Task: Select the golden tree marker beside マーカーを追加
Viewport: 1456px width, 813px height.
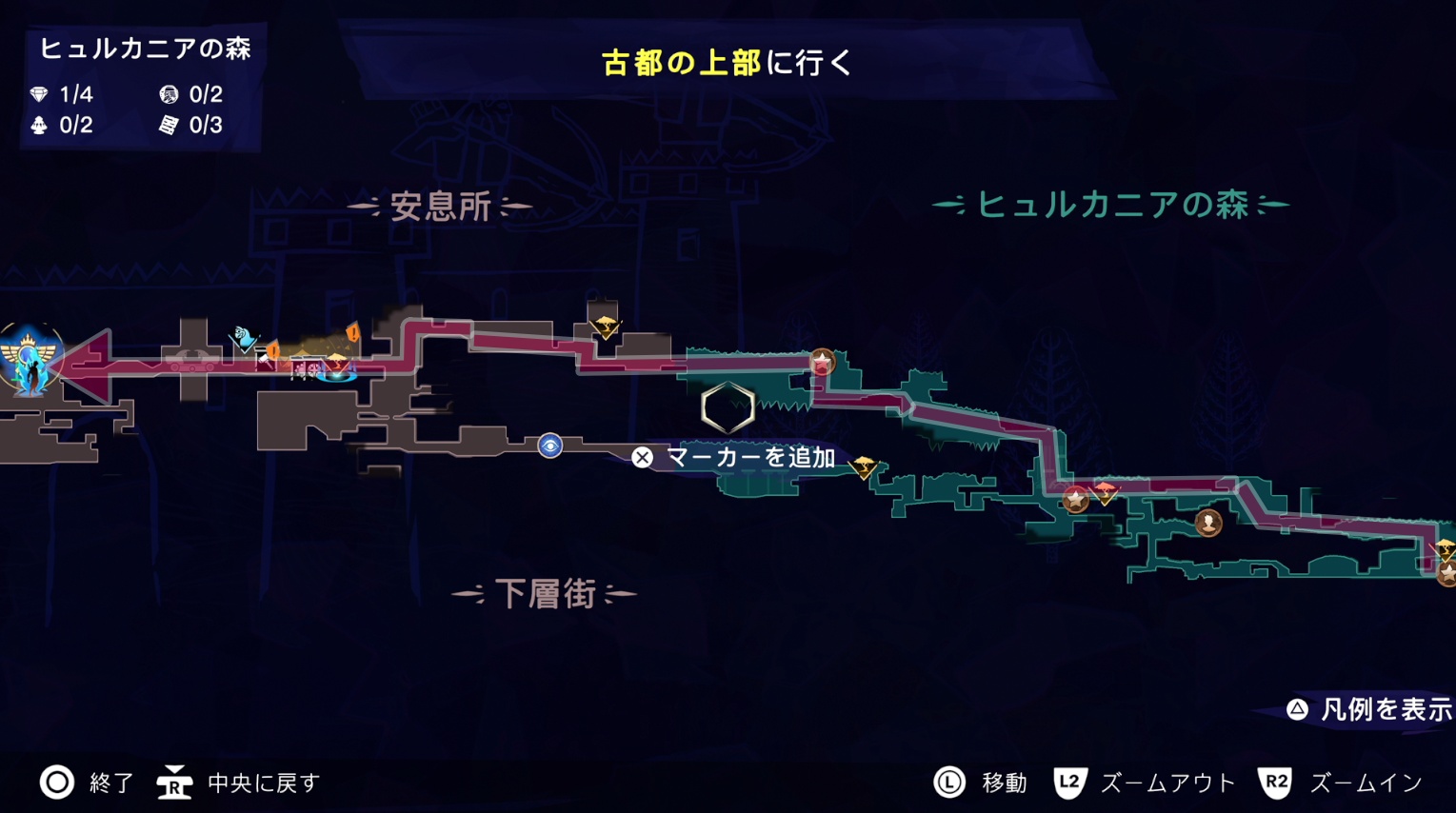Action: pos(865,466)
